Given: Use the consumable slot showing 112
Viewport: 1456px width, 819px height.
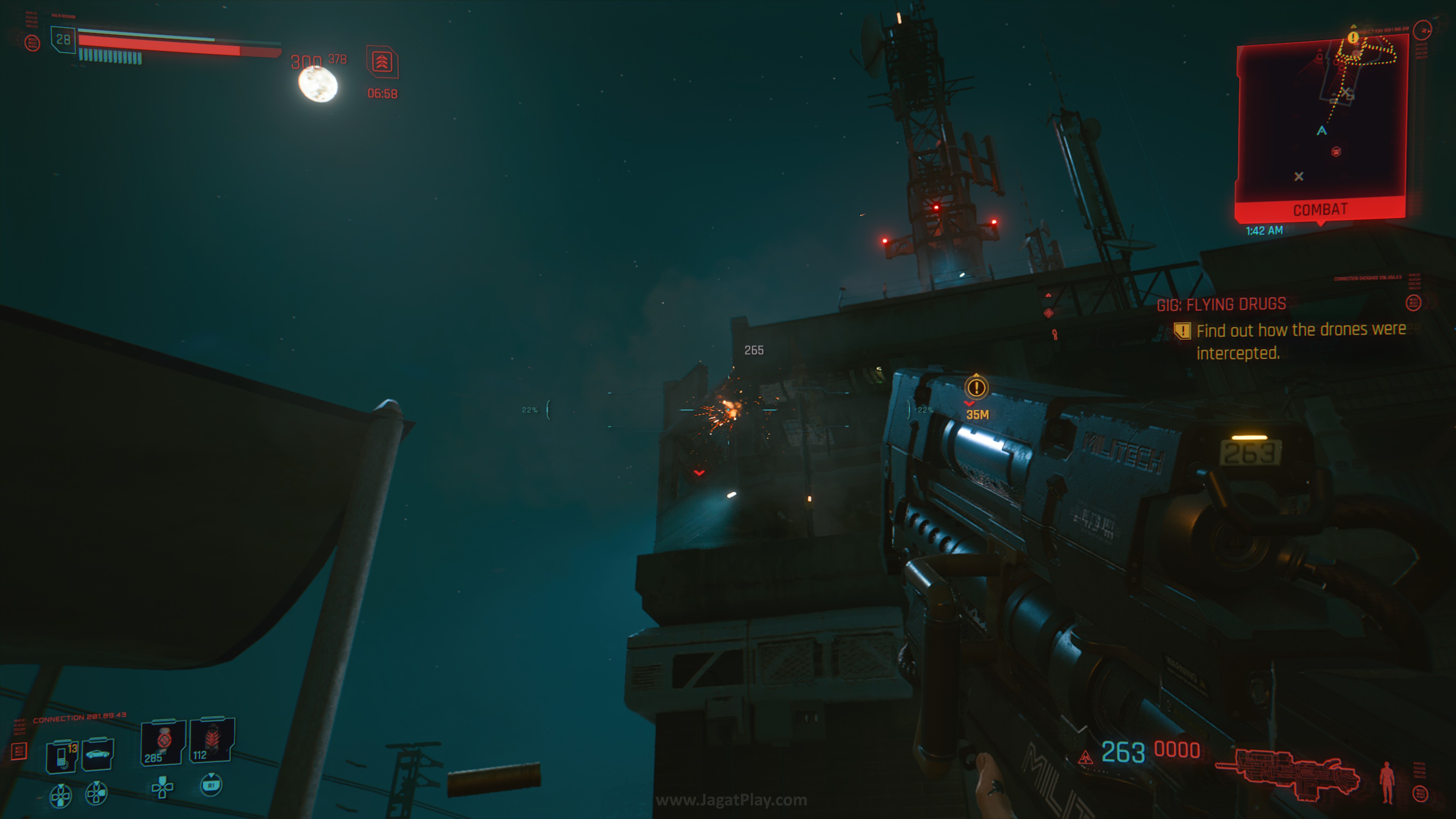Looking at the screenshot, I should point(212,740).
